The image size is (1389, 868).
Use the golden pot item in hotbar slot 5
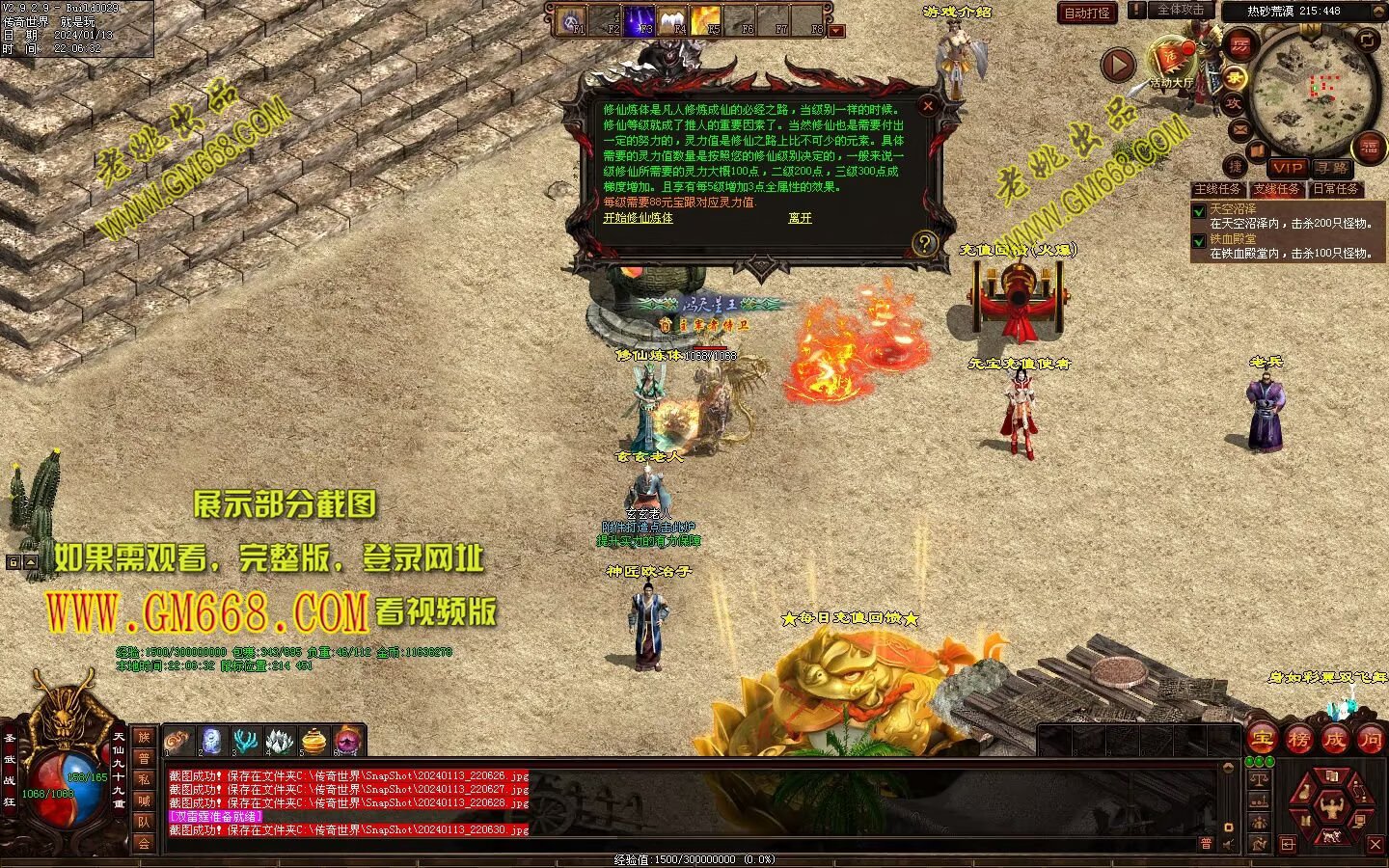[x=313, y=741]
